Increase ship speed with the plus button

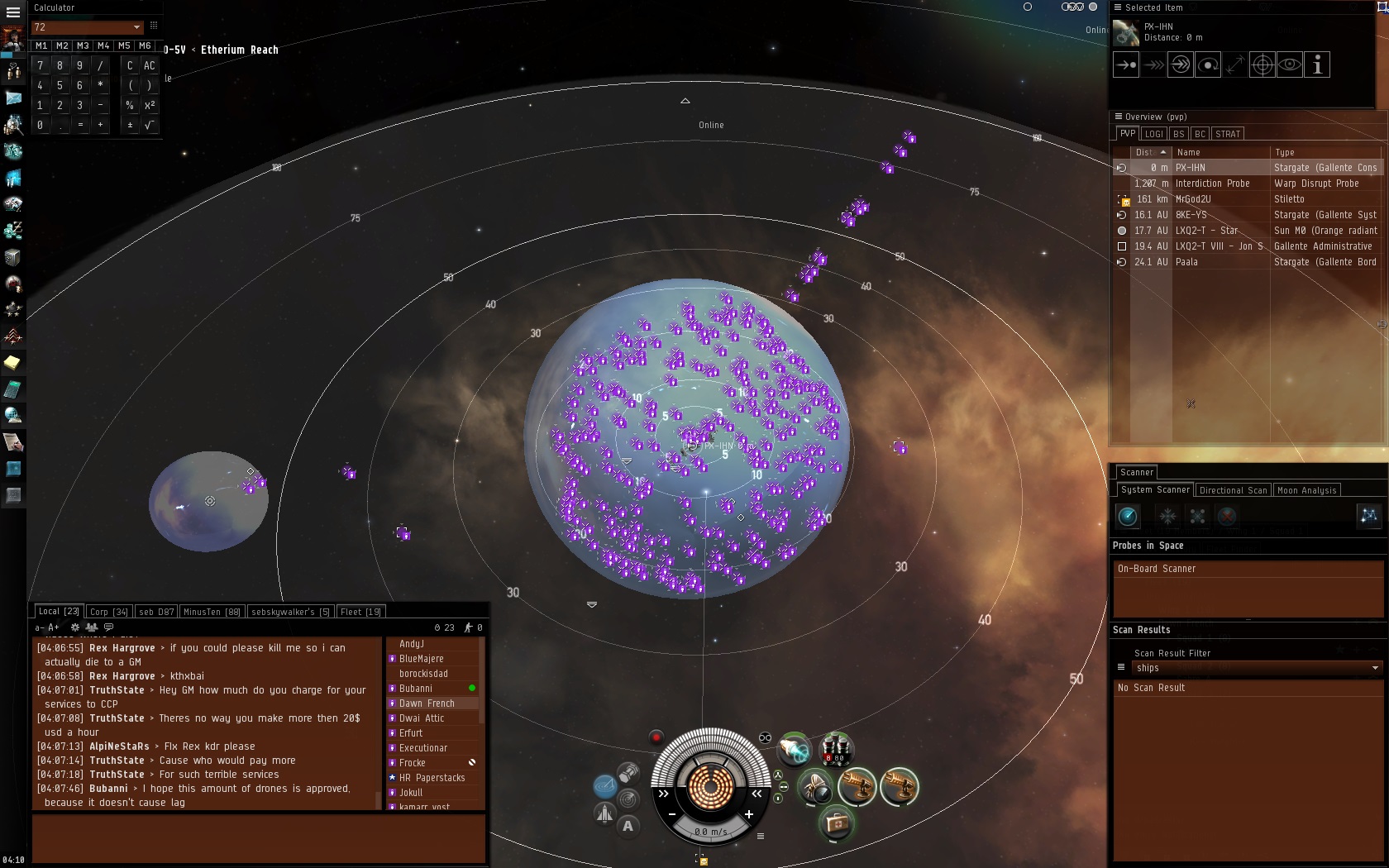tap(749, 814)
